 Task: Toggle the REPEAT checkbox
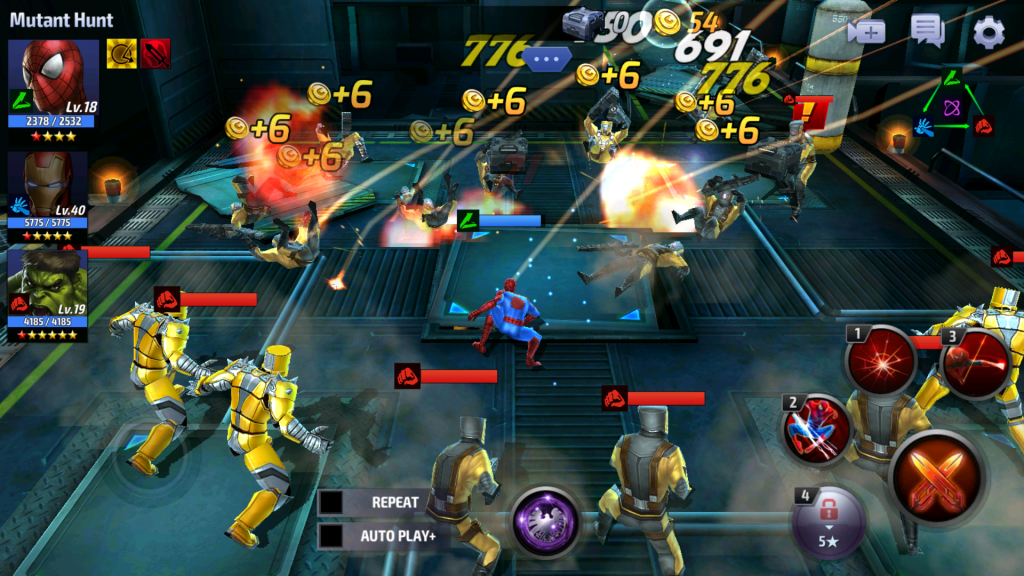pos(331,502)
